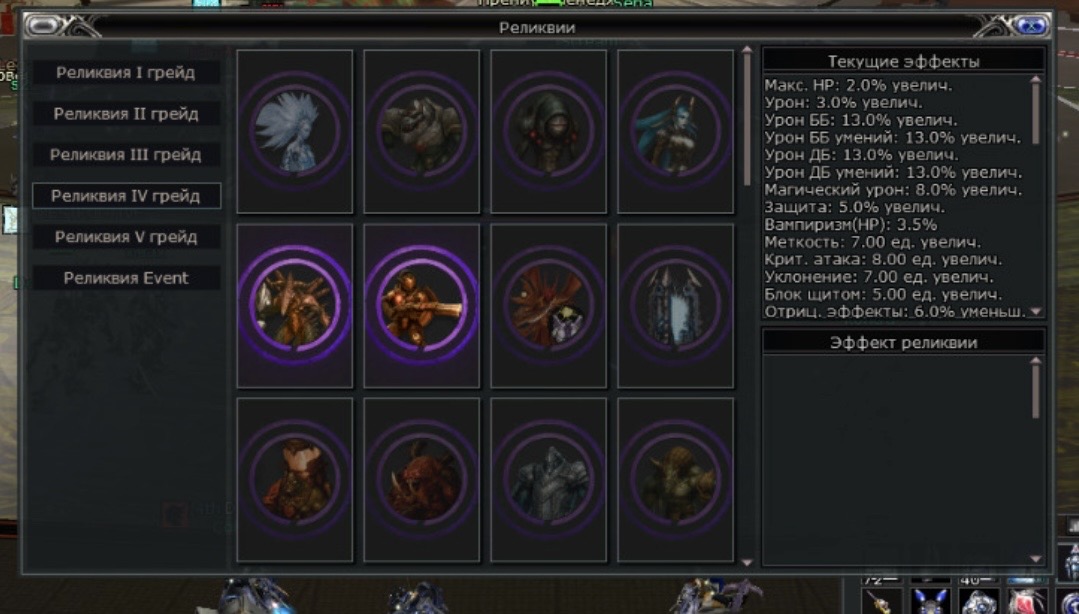This screenshot has height=614, width=1079.
Task: Close the Реликвии window
Action: click(x=1032, y=26)
